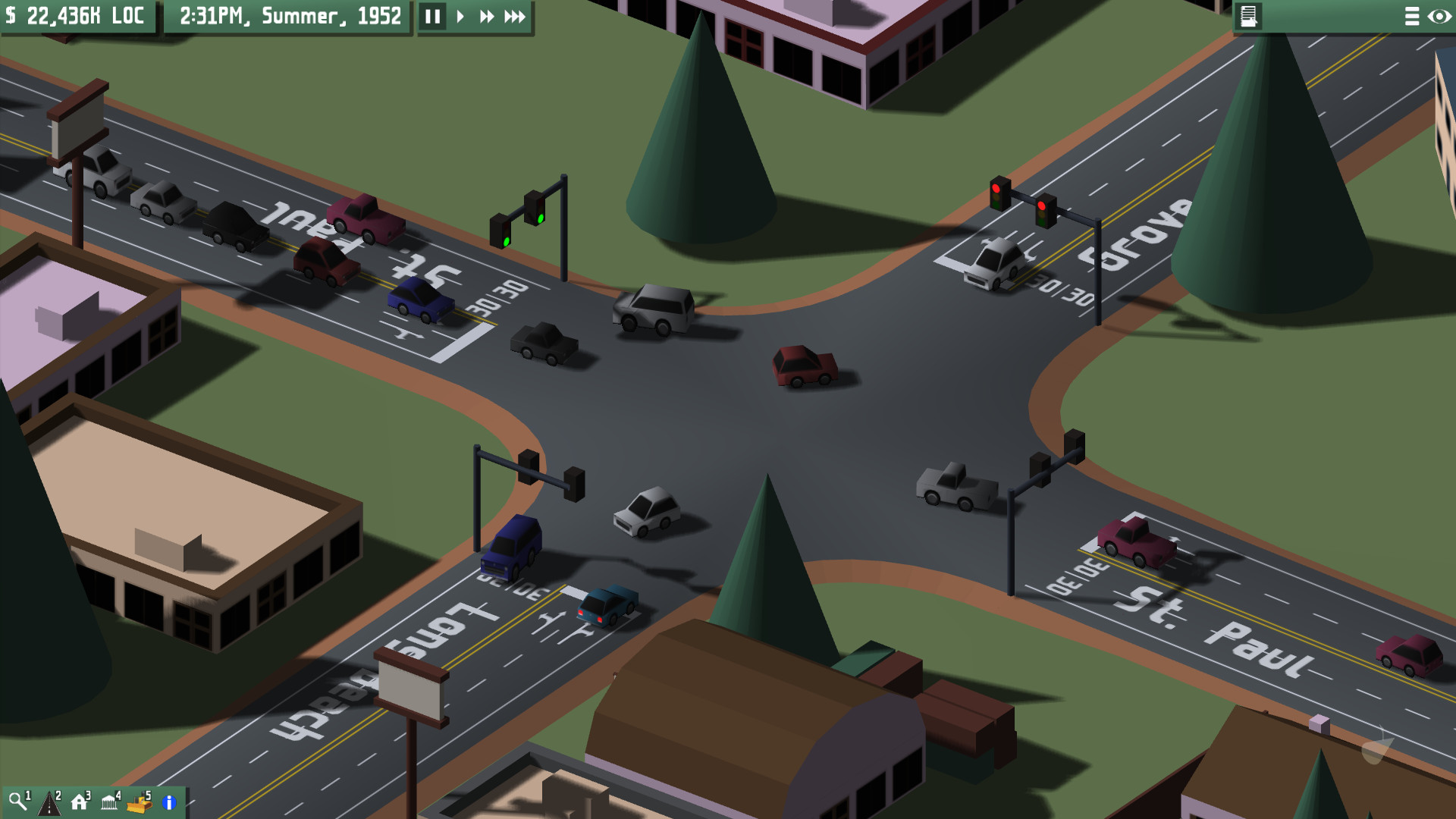Open the newspaper document panel
The height and width of the screenshot is (819, 1456).
(1248, 16)
